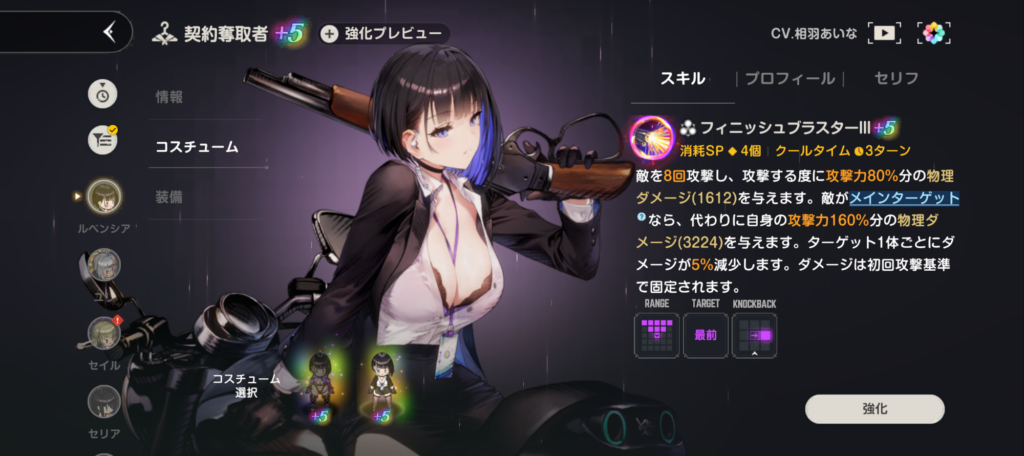Select the コスチューム menu entry
Viewport: 1024px width, 456px height.
click(x=196, y=146)
